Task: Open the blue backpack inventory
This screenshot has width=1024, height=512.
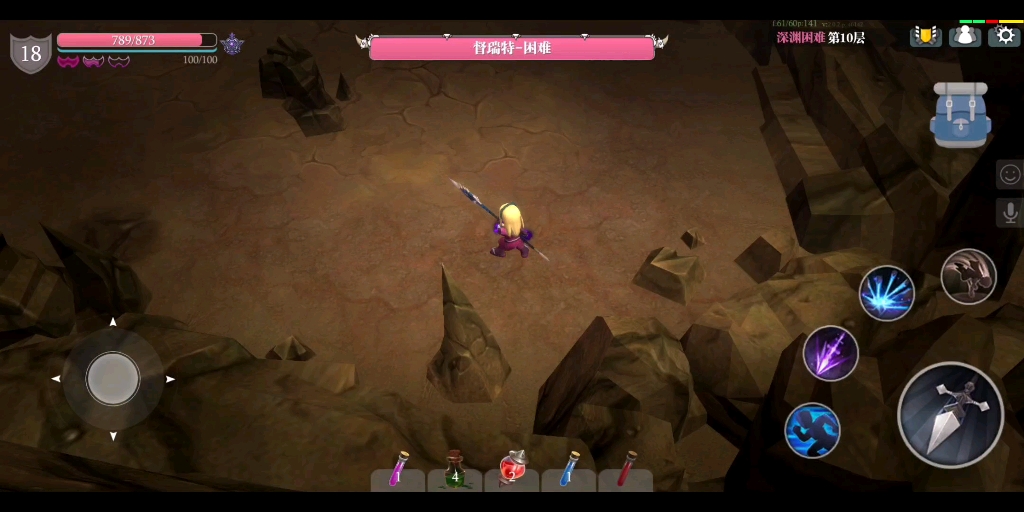Action: [960, 115]
